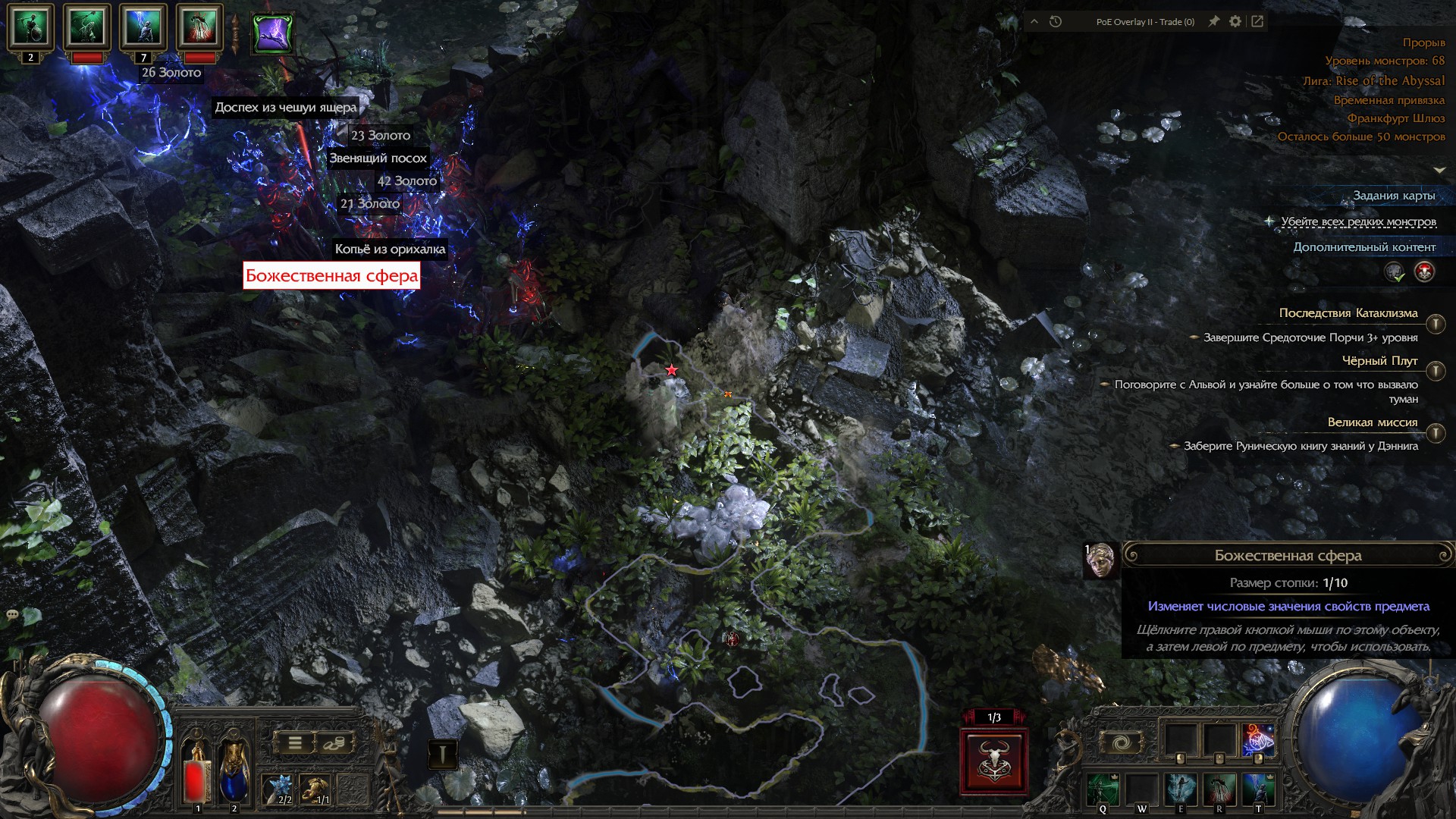Collect the Доспех из чешуи ящера label

285,108
